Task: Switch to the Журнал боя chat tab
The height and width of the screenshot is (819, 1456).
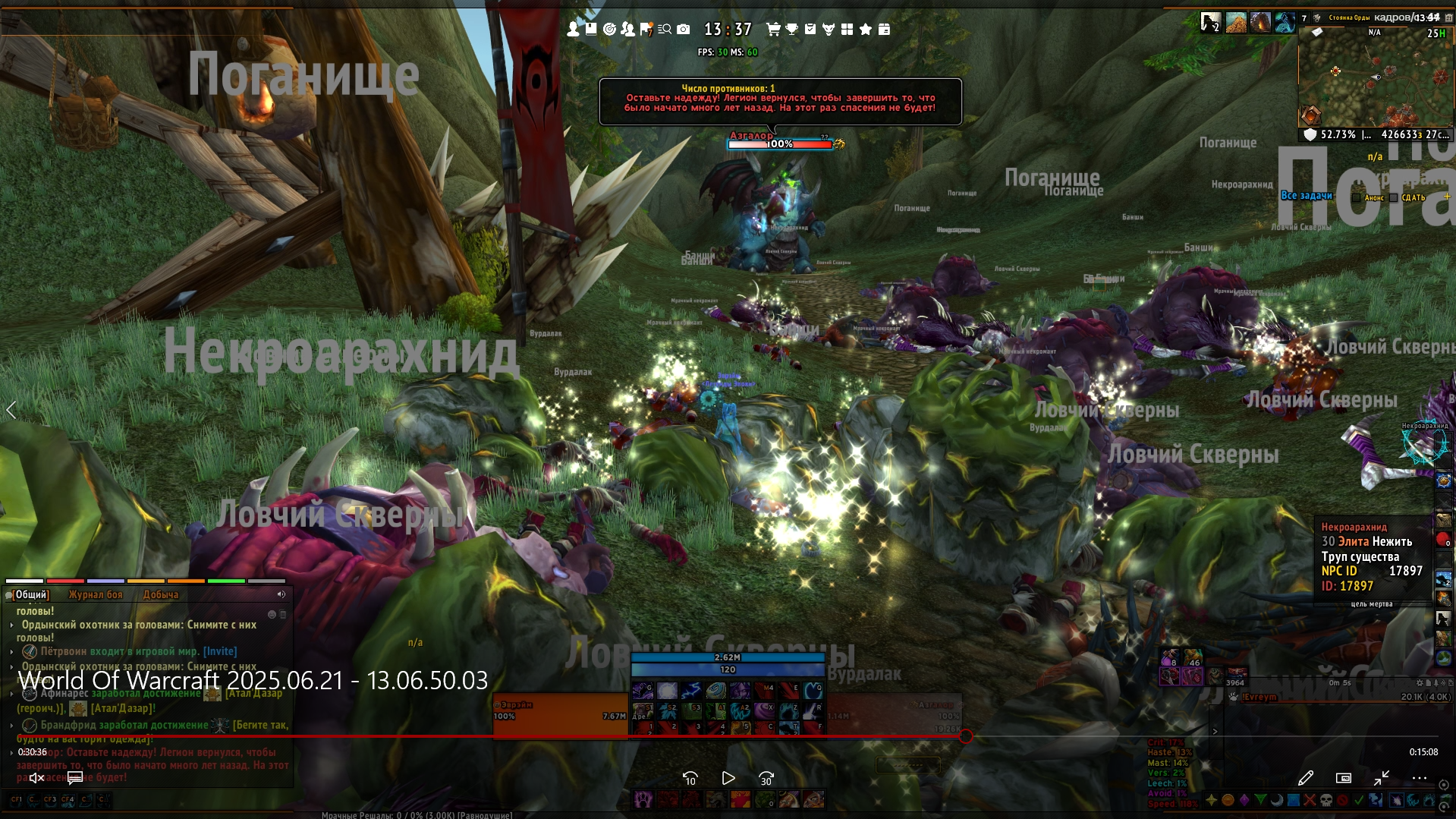Action: click(x=96, y=594)
